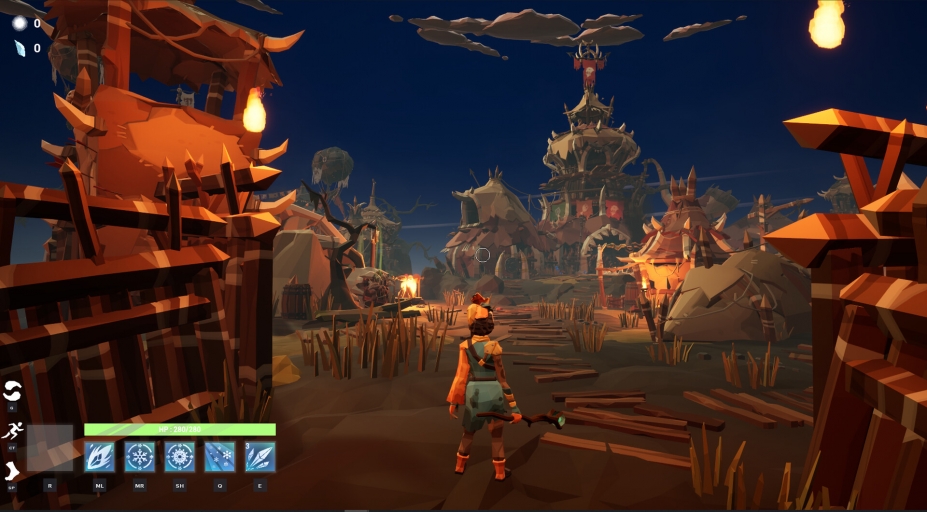Viewport: 927px width, 512px height.
Task: Click the glowing white orb currency icon
Action: click(x=20, y=23)
